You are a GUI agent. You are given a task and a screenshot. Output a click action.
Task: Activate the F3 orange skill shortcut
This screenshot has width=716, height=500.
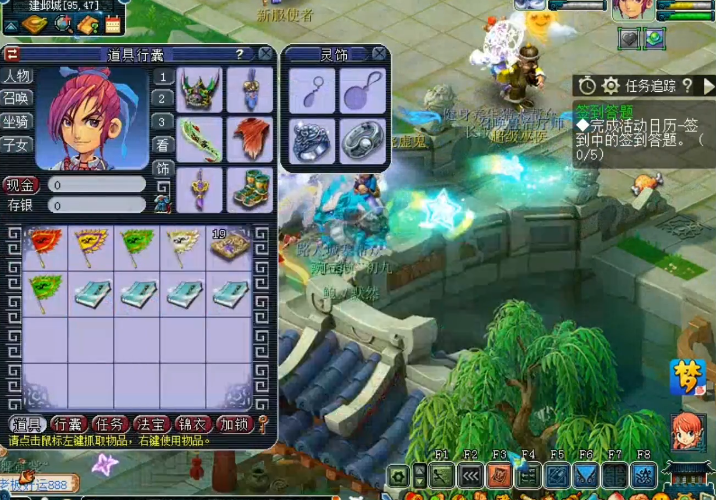(499, 476)
